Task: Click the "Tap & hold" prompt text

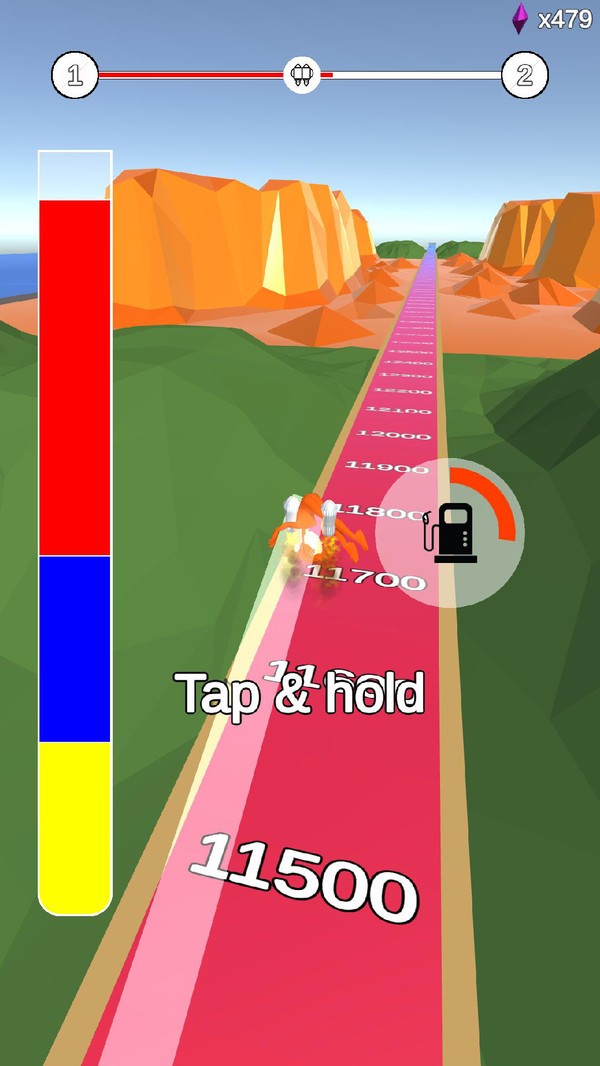Action: coord(300,693)
